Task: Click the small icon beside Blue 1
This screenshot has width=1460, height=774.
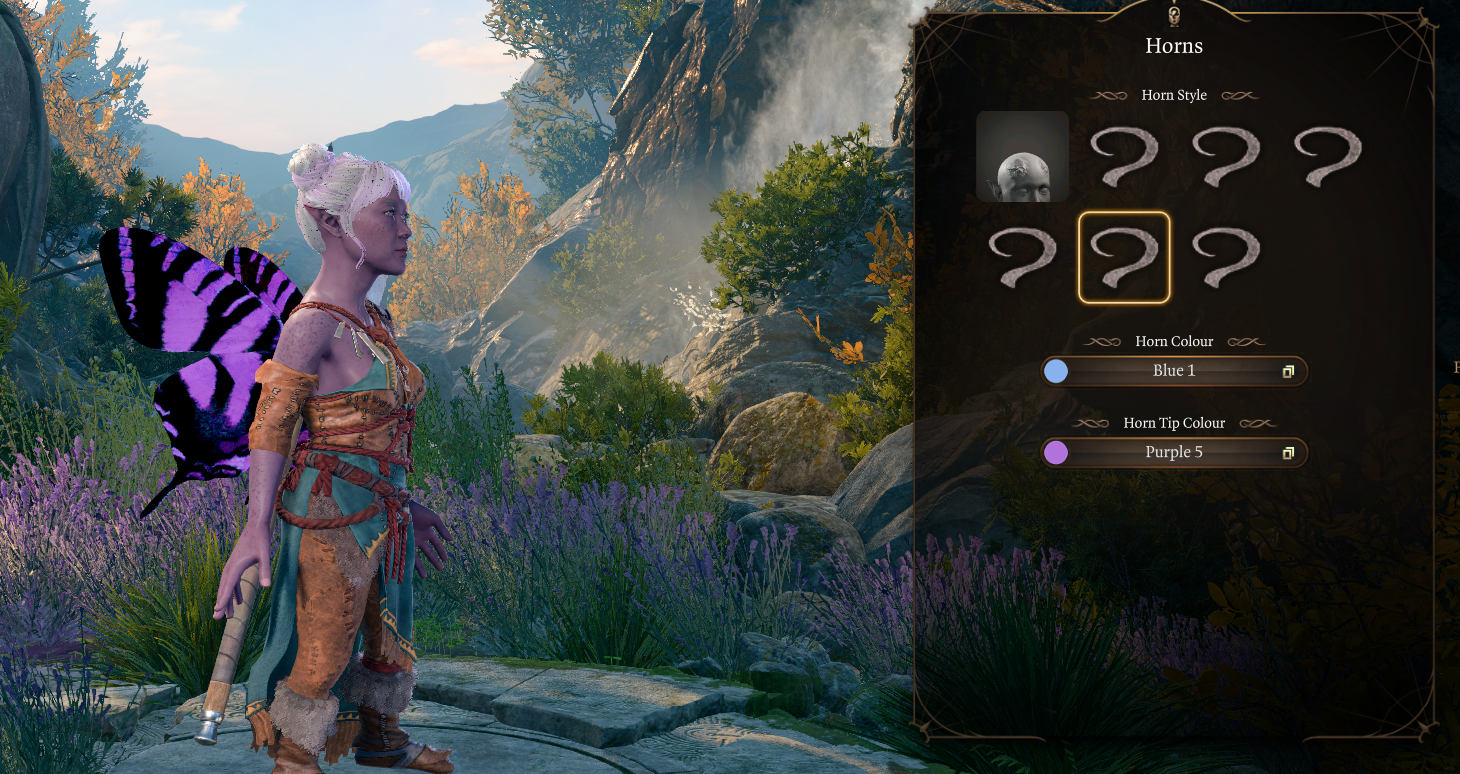Action: click(1288, 372)
